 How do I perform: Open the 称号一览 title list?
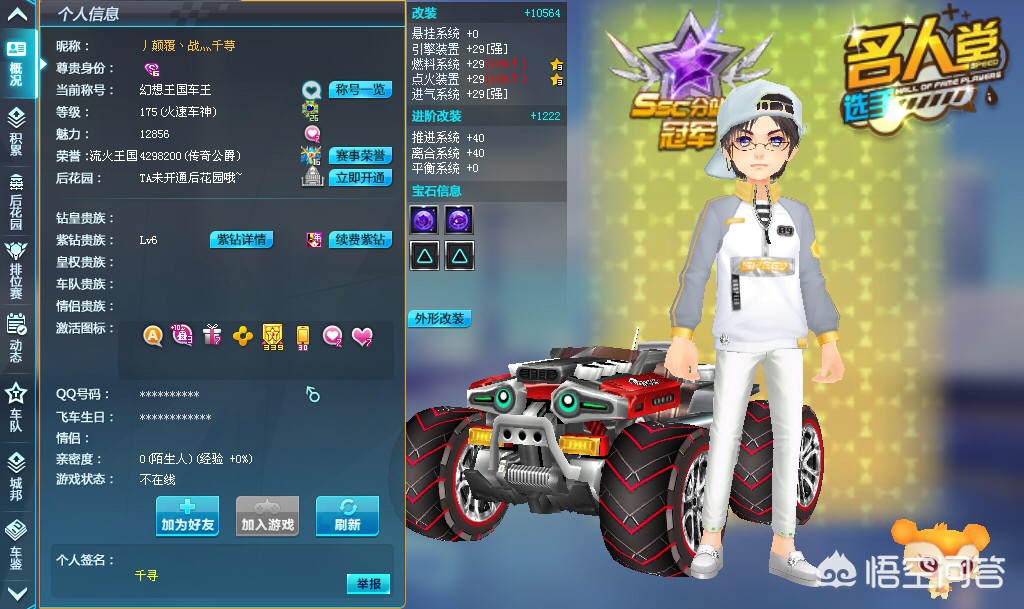(x=359, y=90)
